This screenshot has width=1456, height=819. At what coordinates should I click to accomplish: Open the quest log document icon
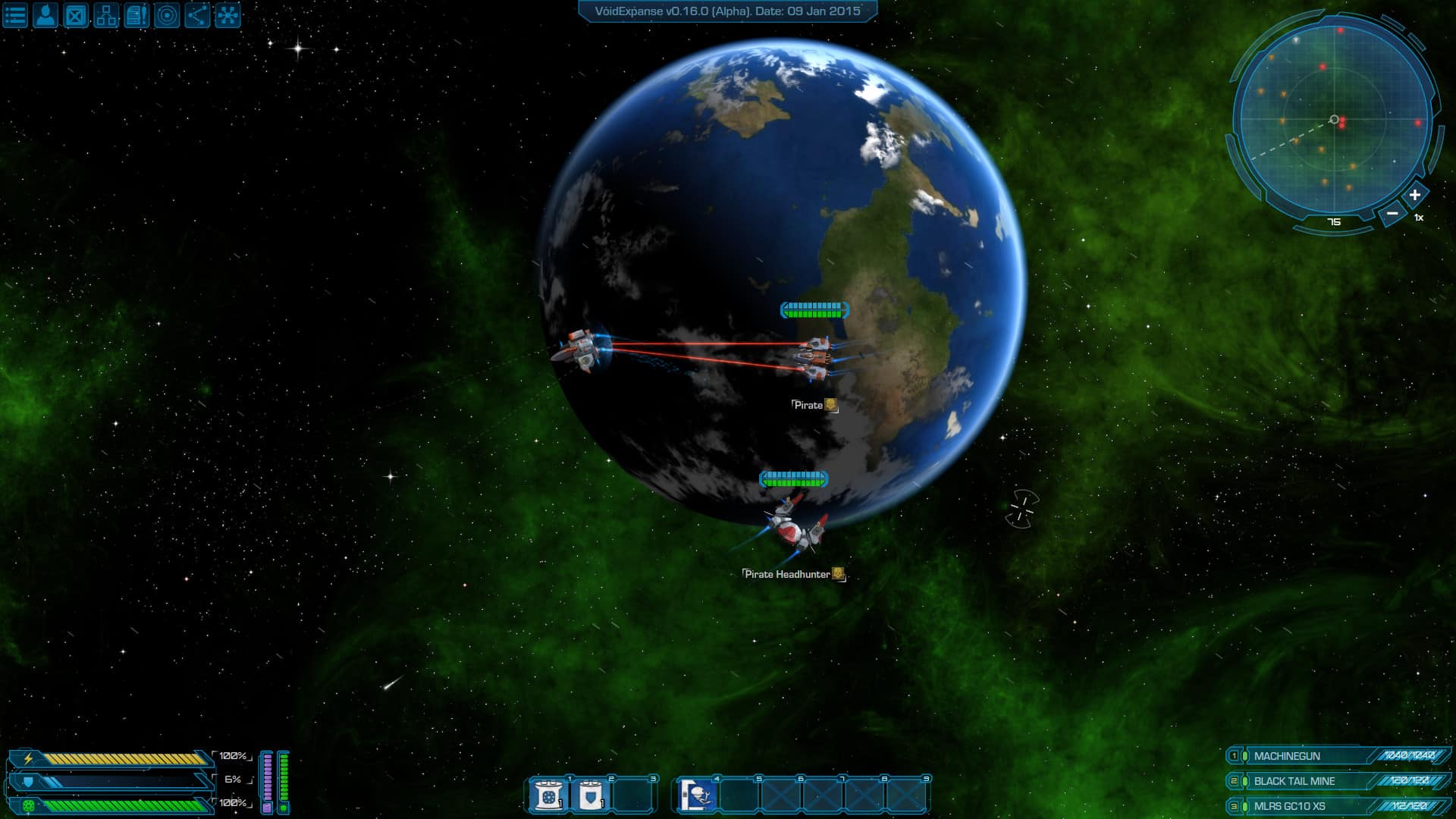[x=136, y=15]
